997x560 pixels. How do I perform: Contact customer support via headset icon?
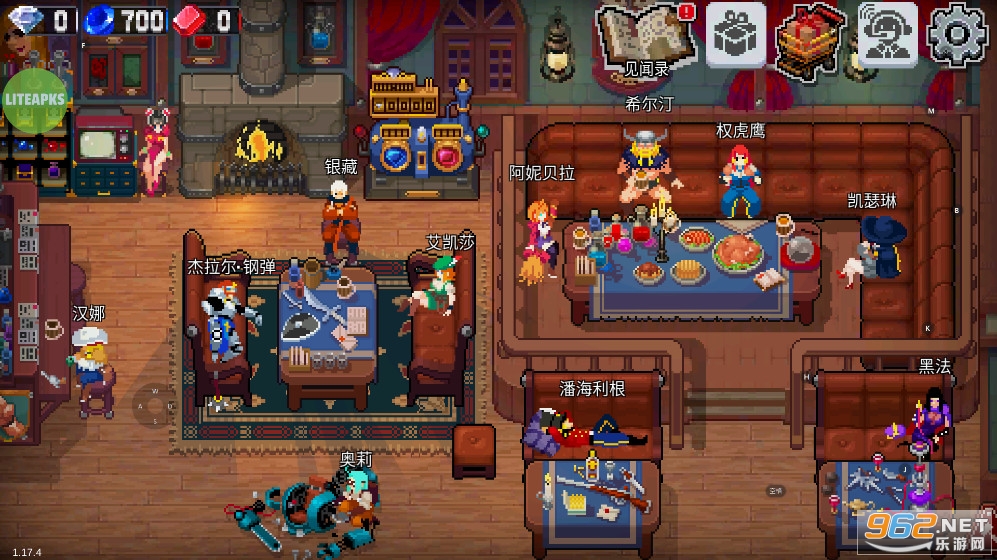887,35
